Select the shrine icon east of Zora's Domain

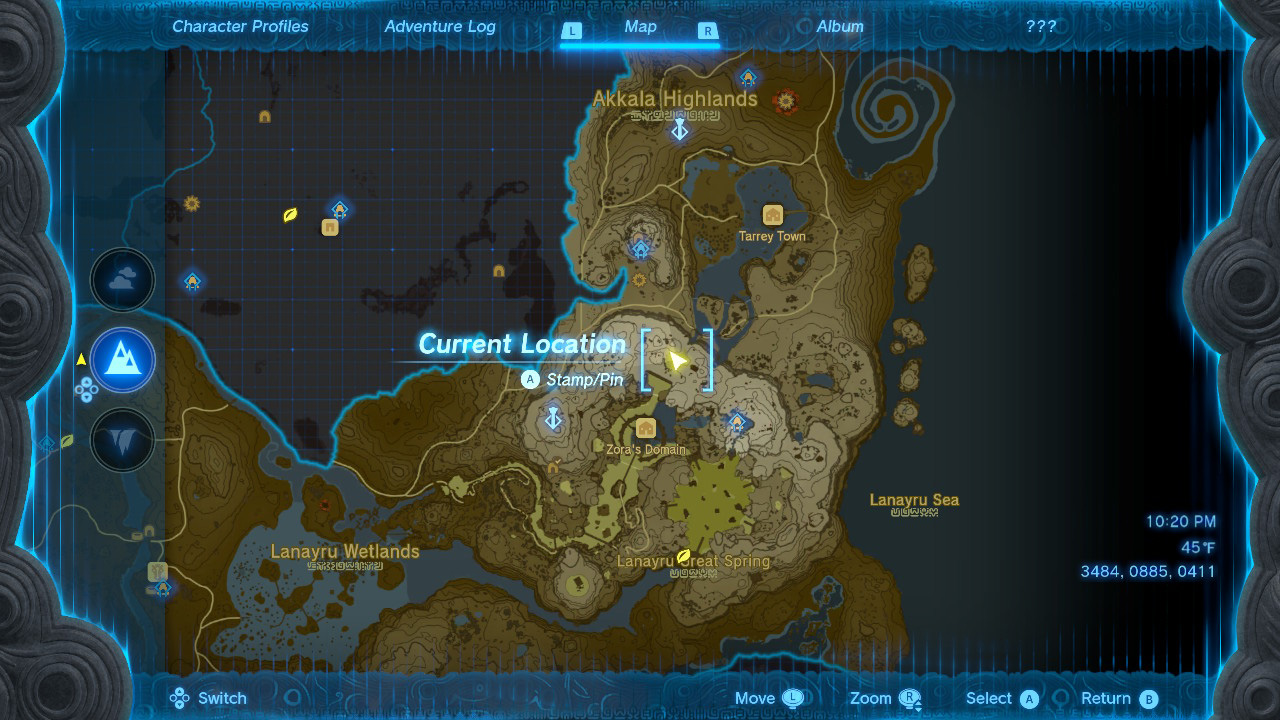pyautogui.click(x=738, y=424)
